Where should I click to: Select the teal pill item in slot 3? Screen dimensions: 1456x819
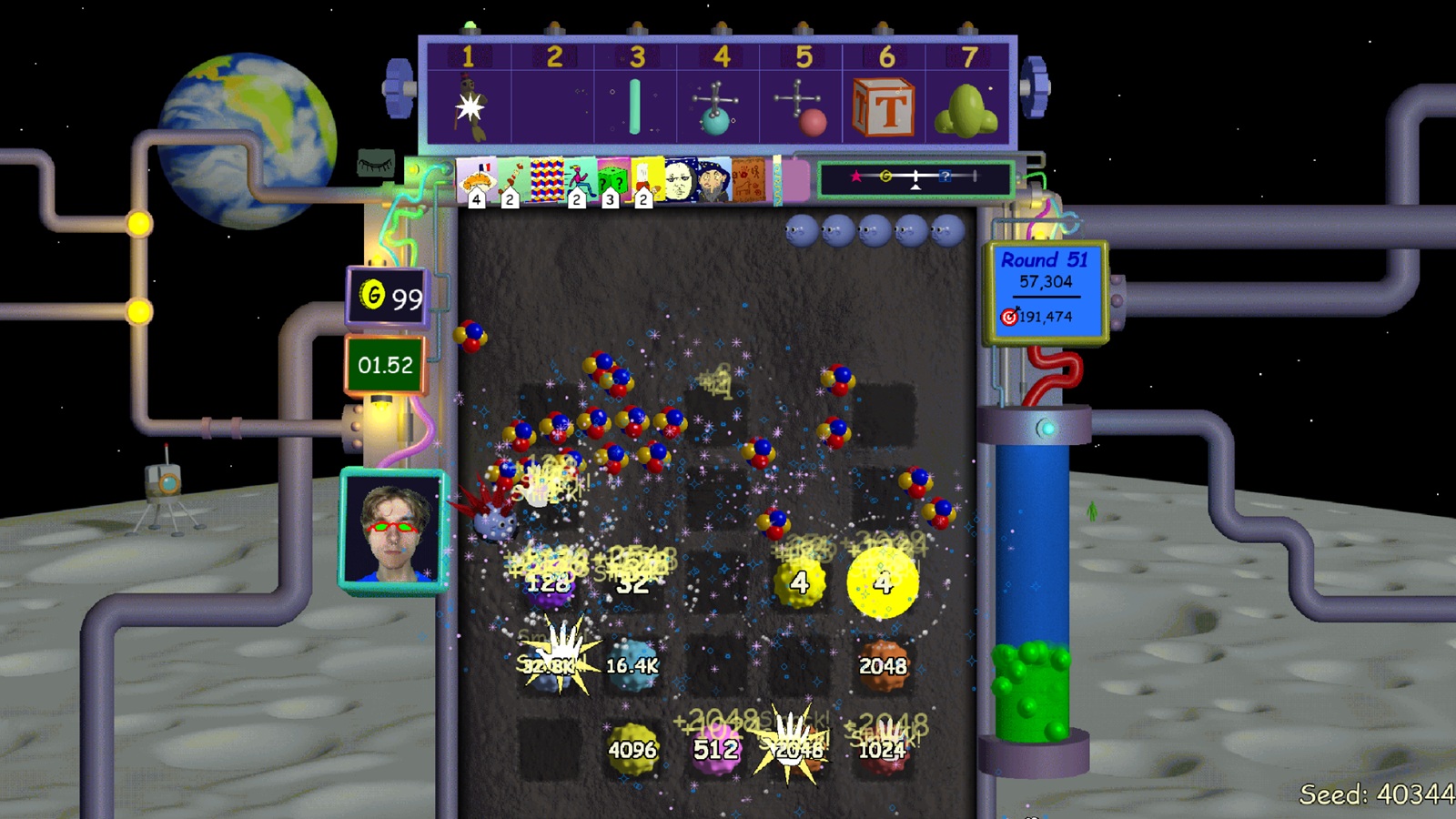click(634, 105)
